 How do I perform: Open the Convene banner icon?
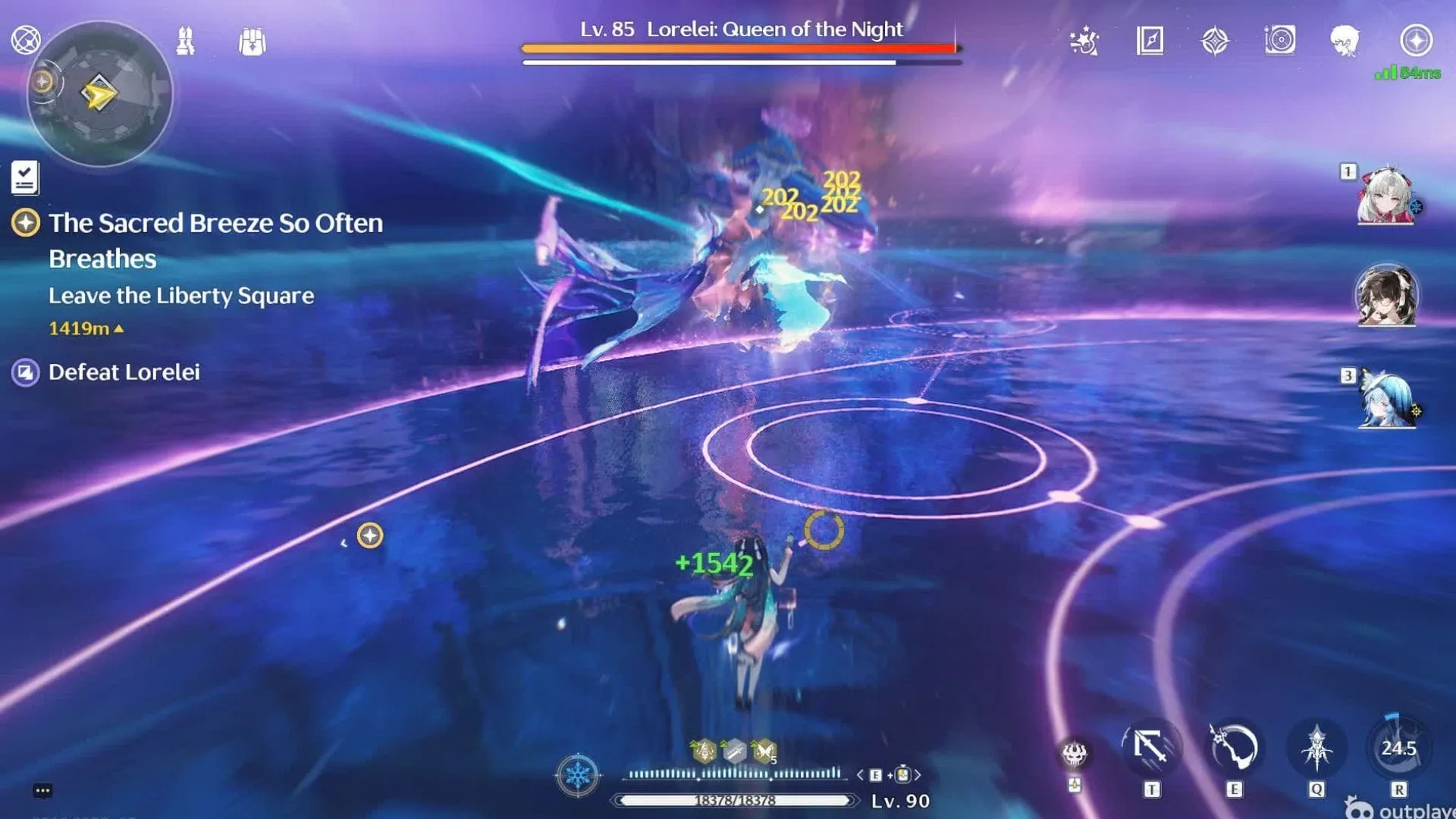[1216, 42]
